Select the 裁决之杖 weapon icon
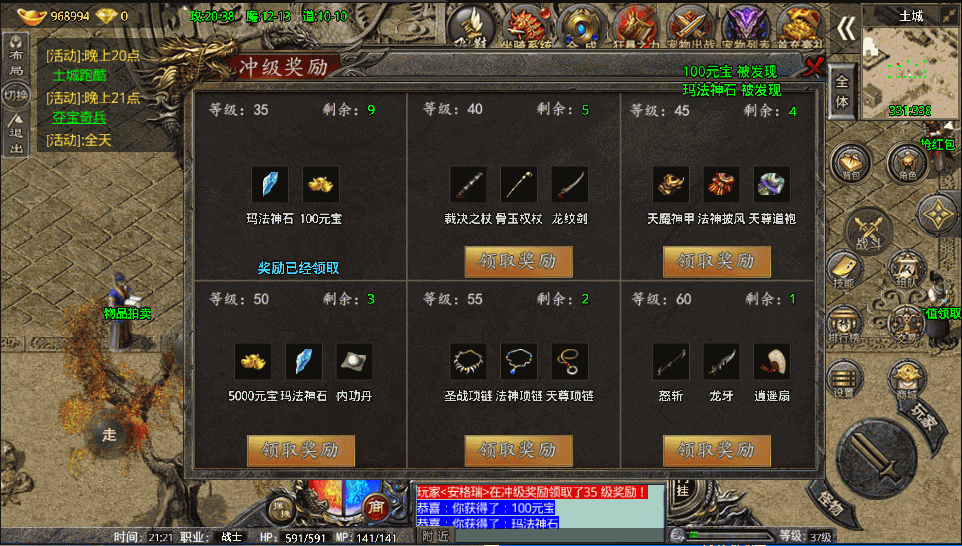Viewport: 962px width, 546px height. pos(468,184)
